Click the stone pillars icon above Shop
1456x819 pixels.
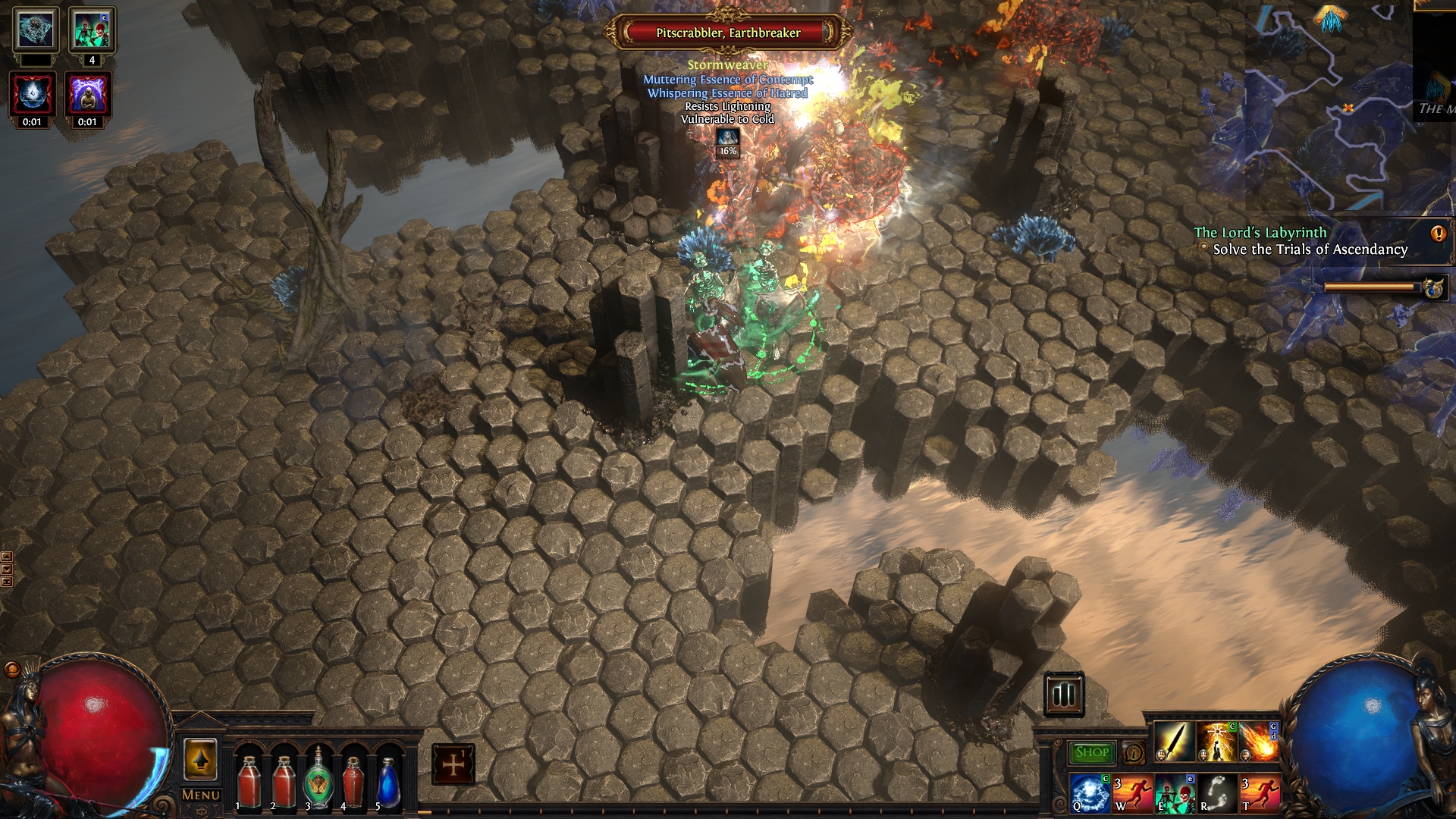[1063, 694]
